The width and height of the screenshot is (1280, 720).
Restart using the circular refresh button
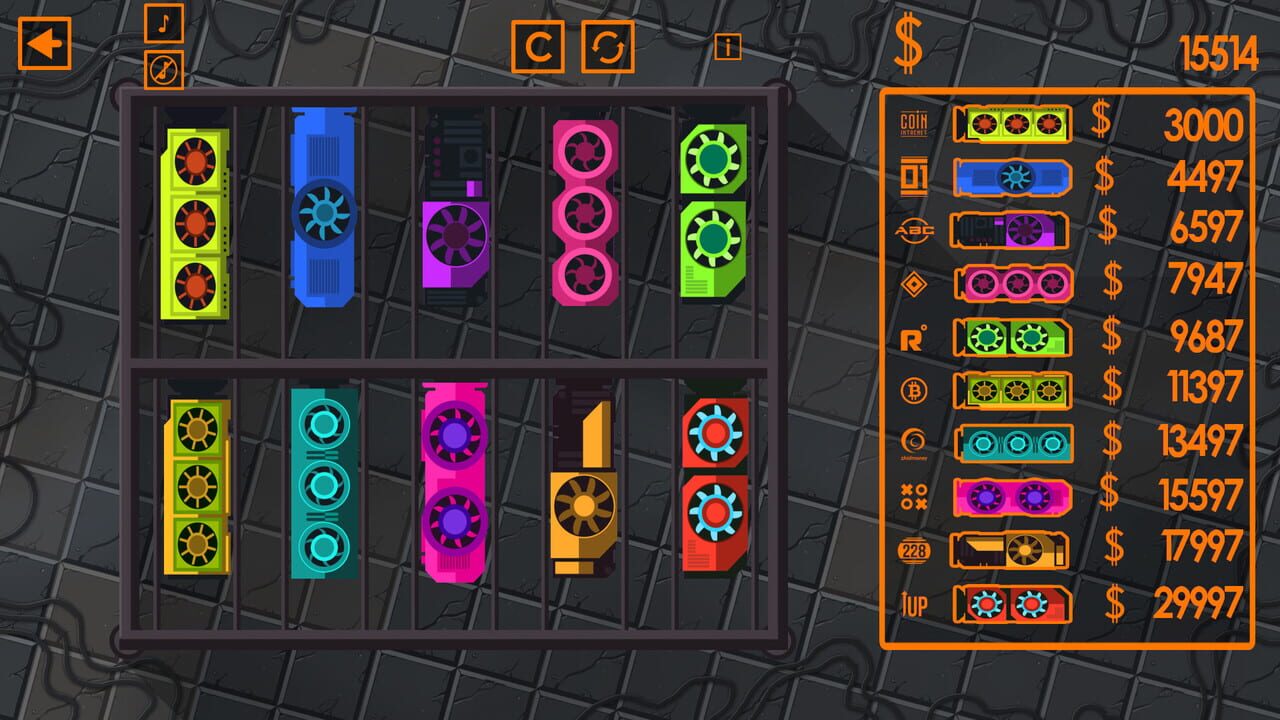coord(608,47)
